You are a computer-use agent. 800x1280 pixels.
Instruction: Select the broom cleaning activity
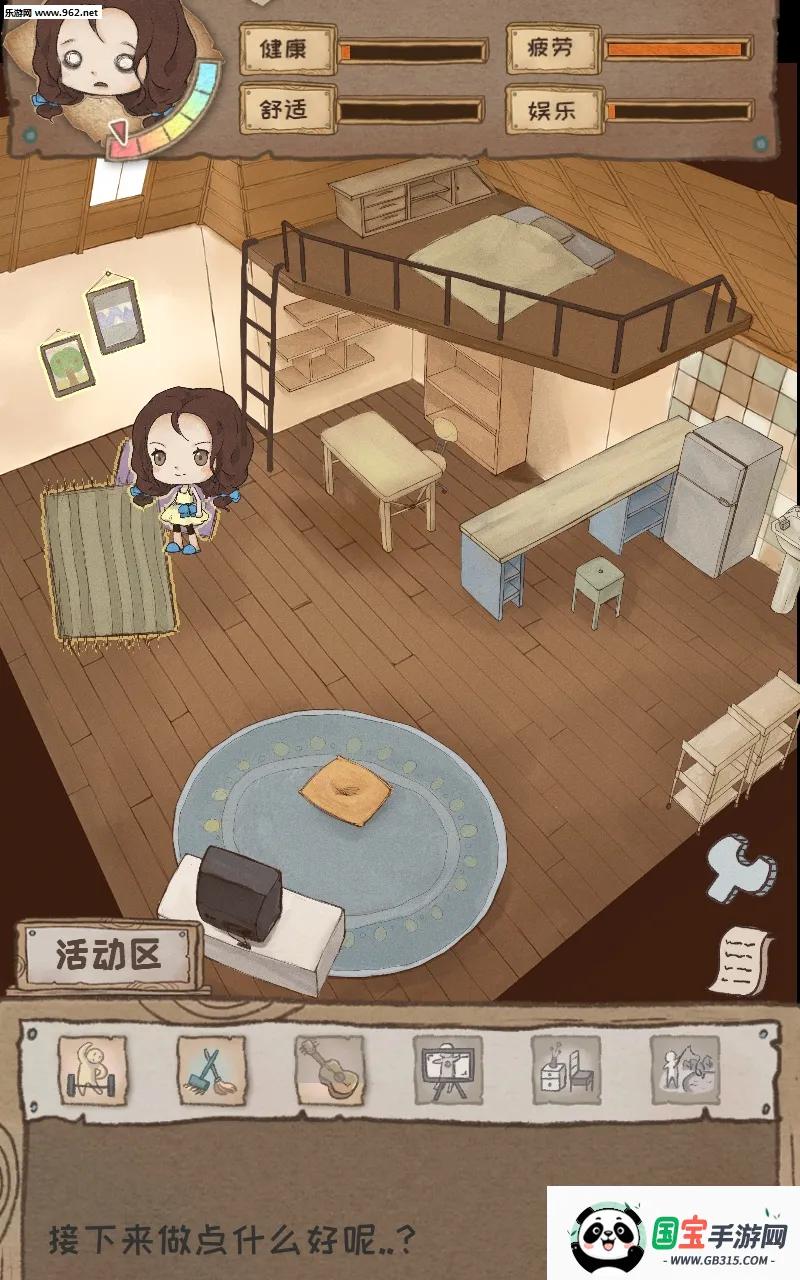pyautogui.click(x=211, y=1070)
